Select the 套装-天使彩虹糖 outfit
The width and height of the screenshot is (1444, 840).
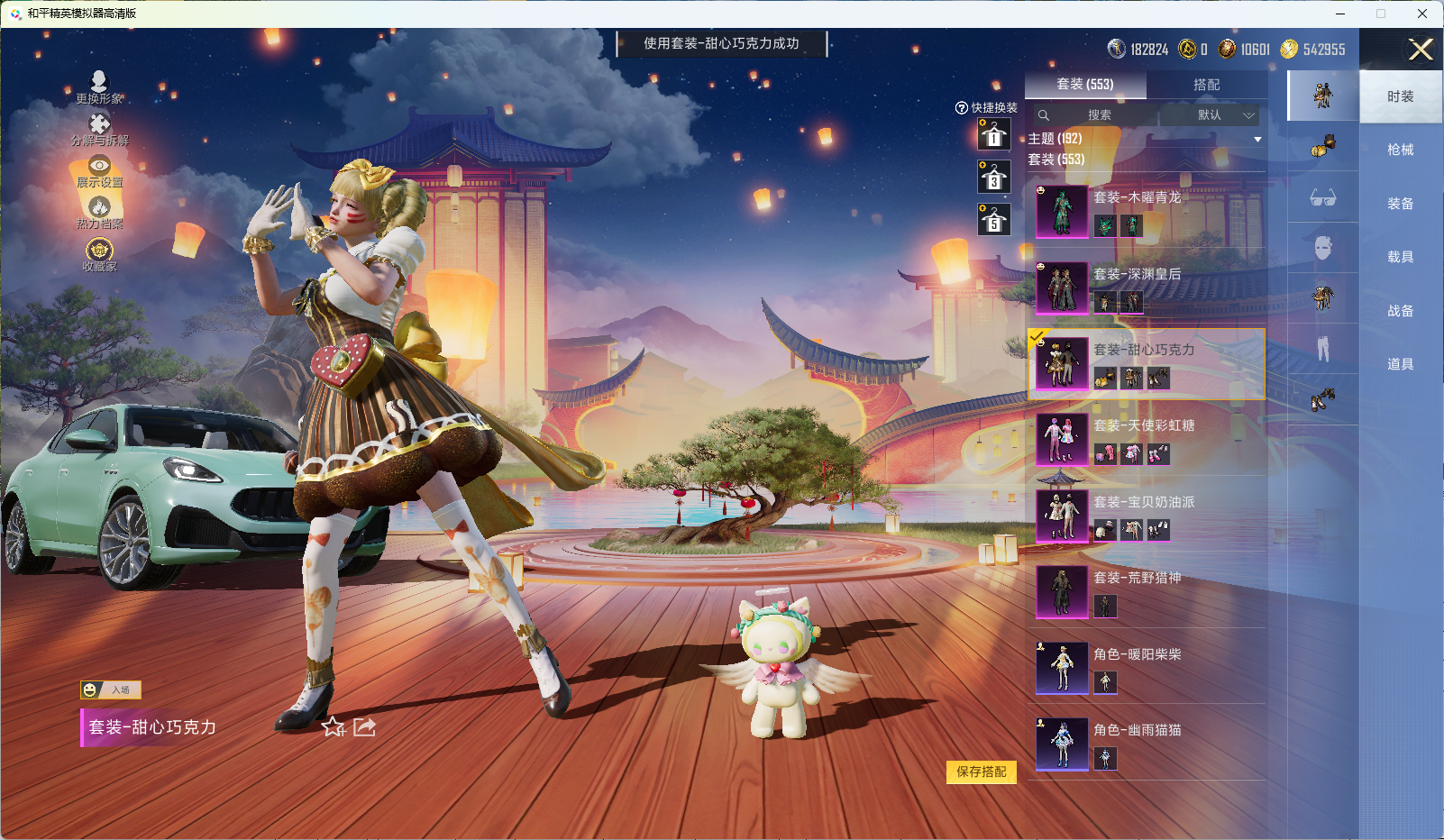(1145, 439)
